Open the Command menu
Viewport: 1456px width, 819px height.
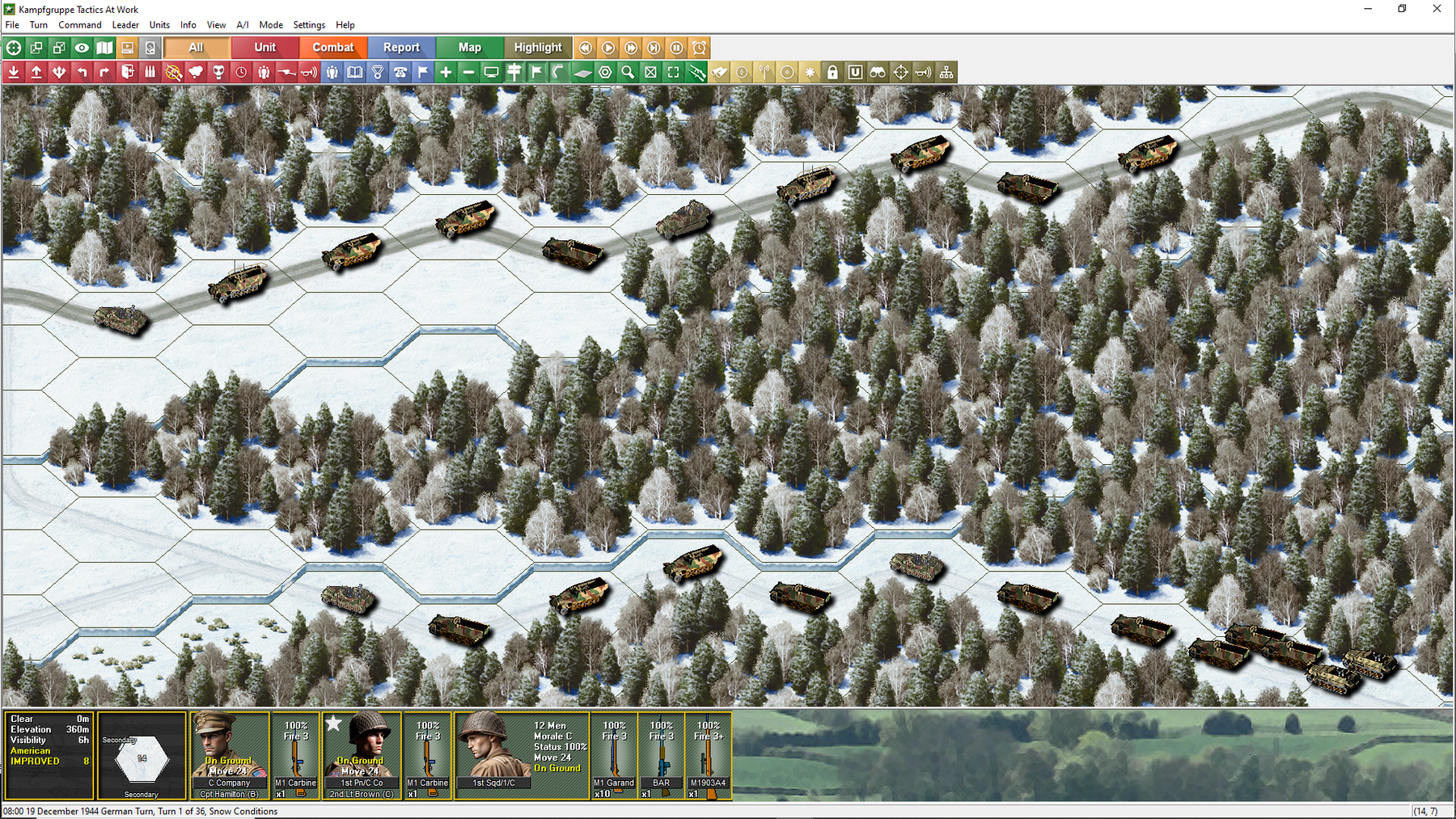point(79,25)
